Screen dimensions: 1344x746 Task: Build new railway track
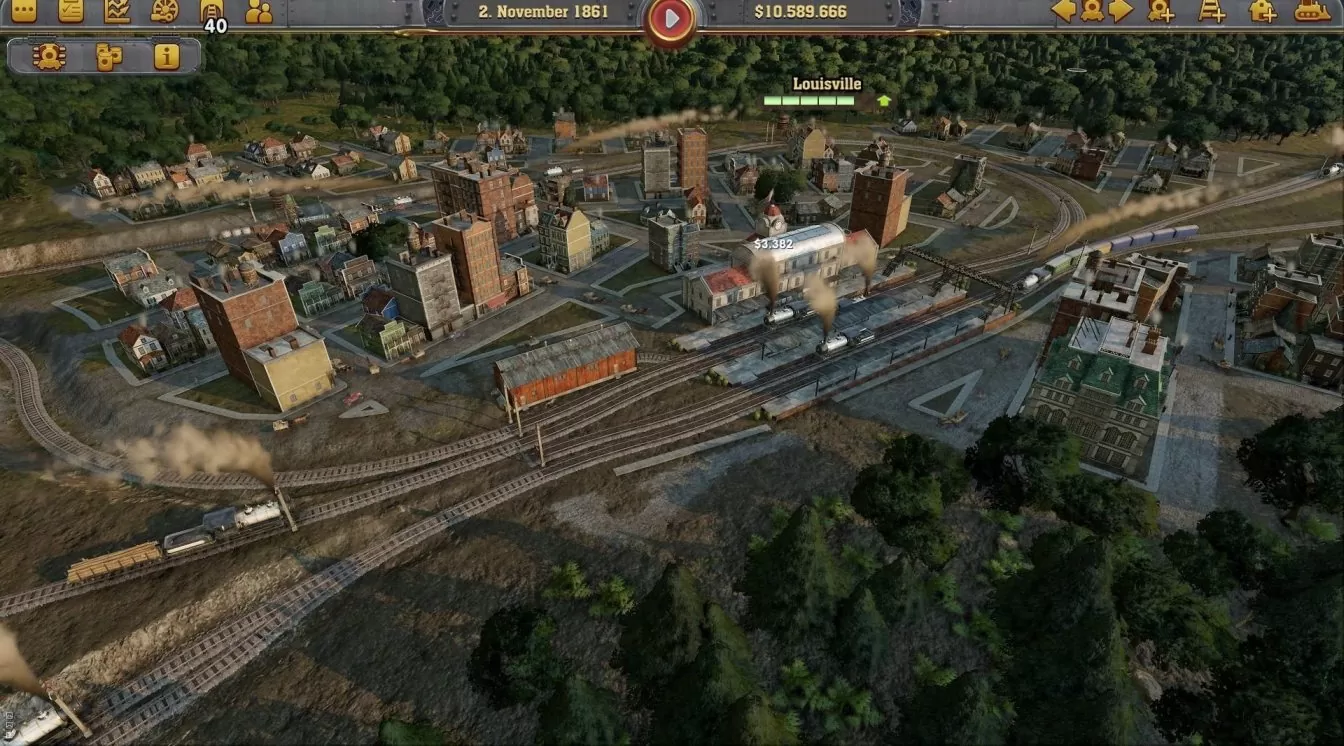click(x=1212, y=11)
